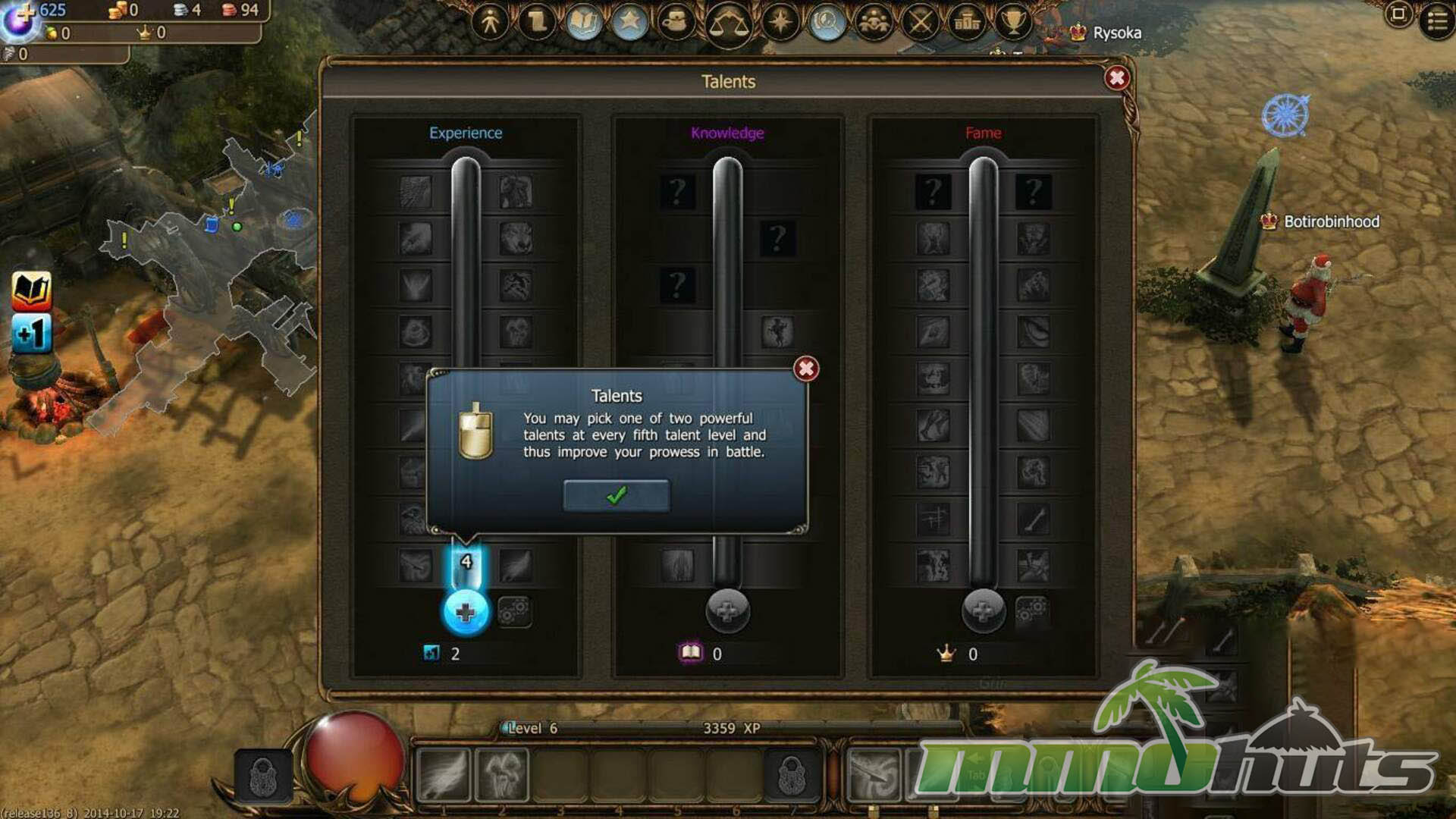Select the blue star icon in top bar
This screenshot has width=1456, height=819.
[629, 22]
